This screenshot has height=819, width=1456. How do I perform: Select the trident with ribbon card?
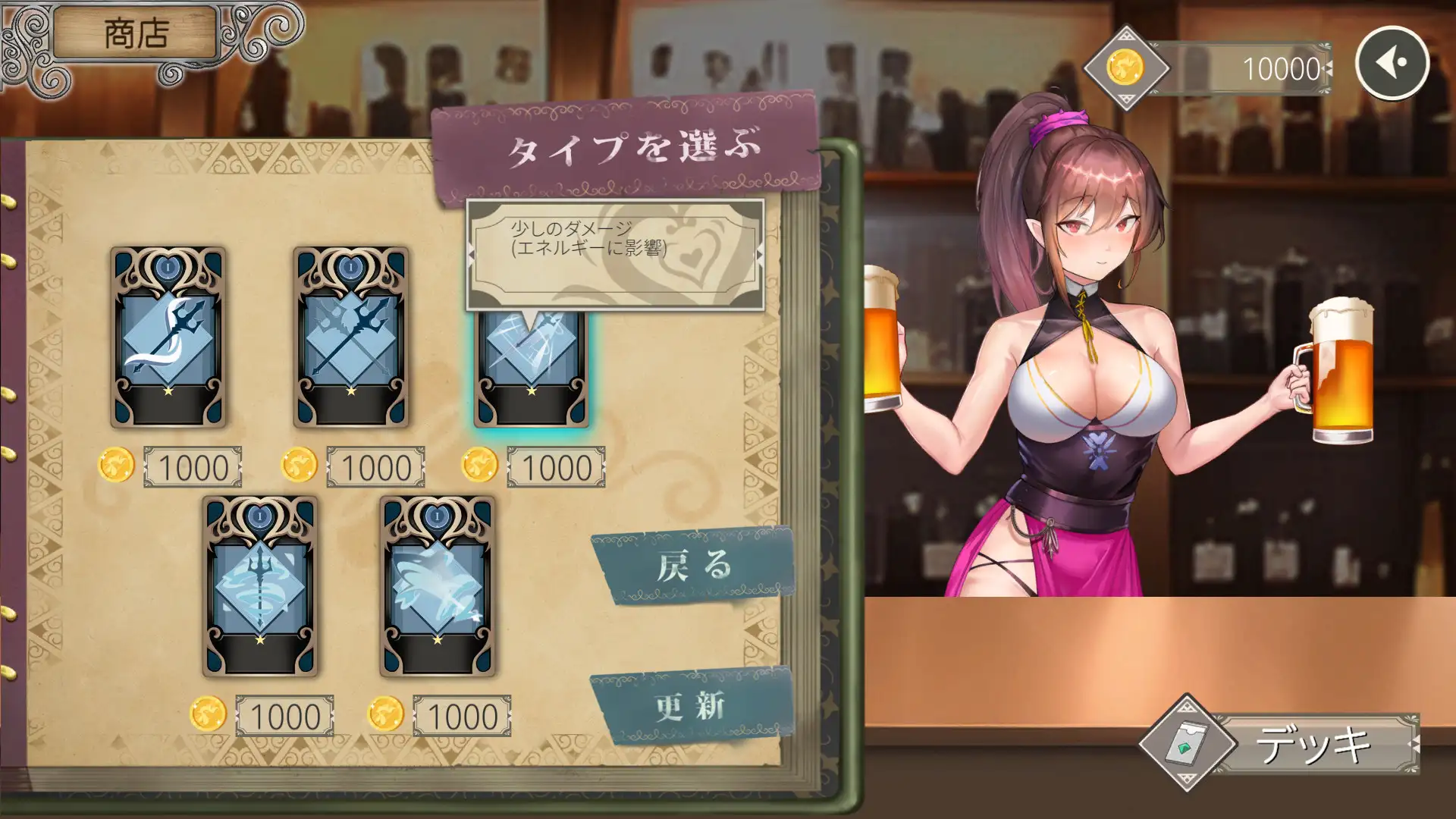click(168, 337)
